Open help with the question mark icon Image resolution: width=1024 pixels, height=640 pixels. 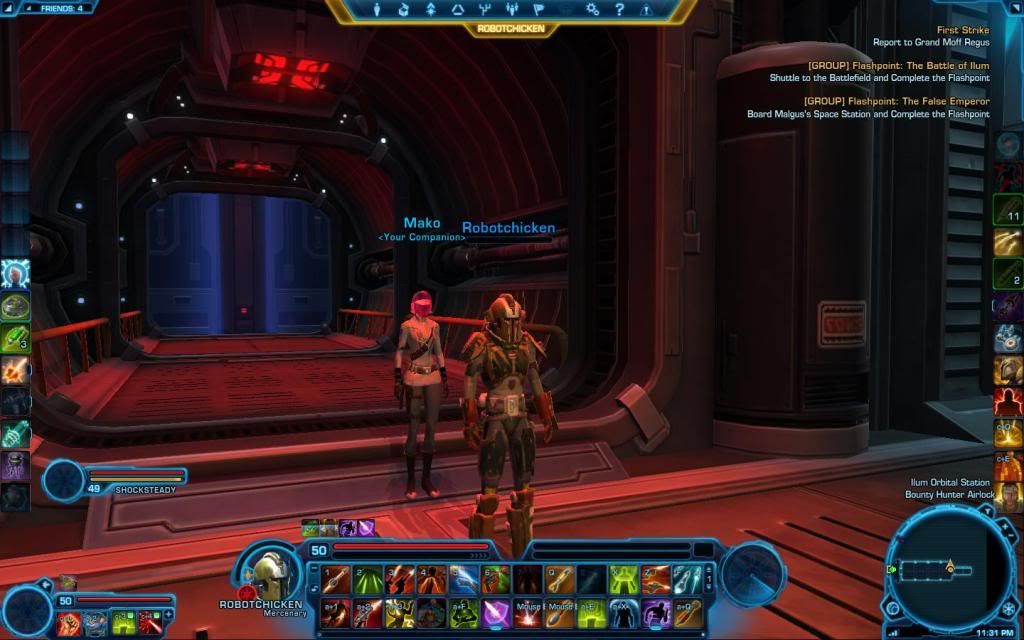[x=619, y=10]
